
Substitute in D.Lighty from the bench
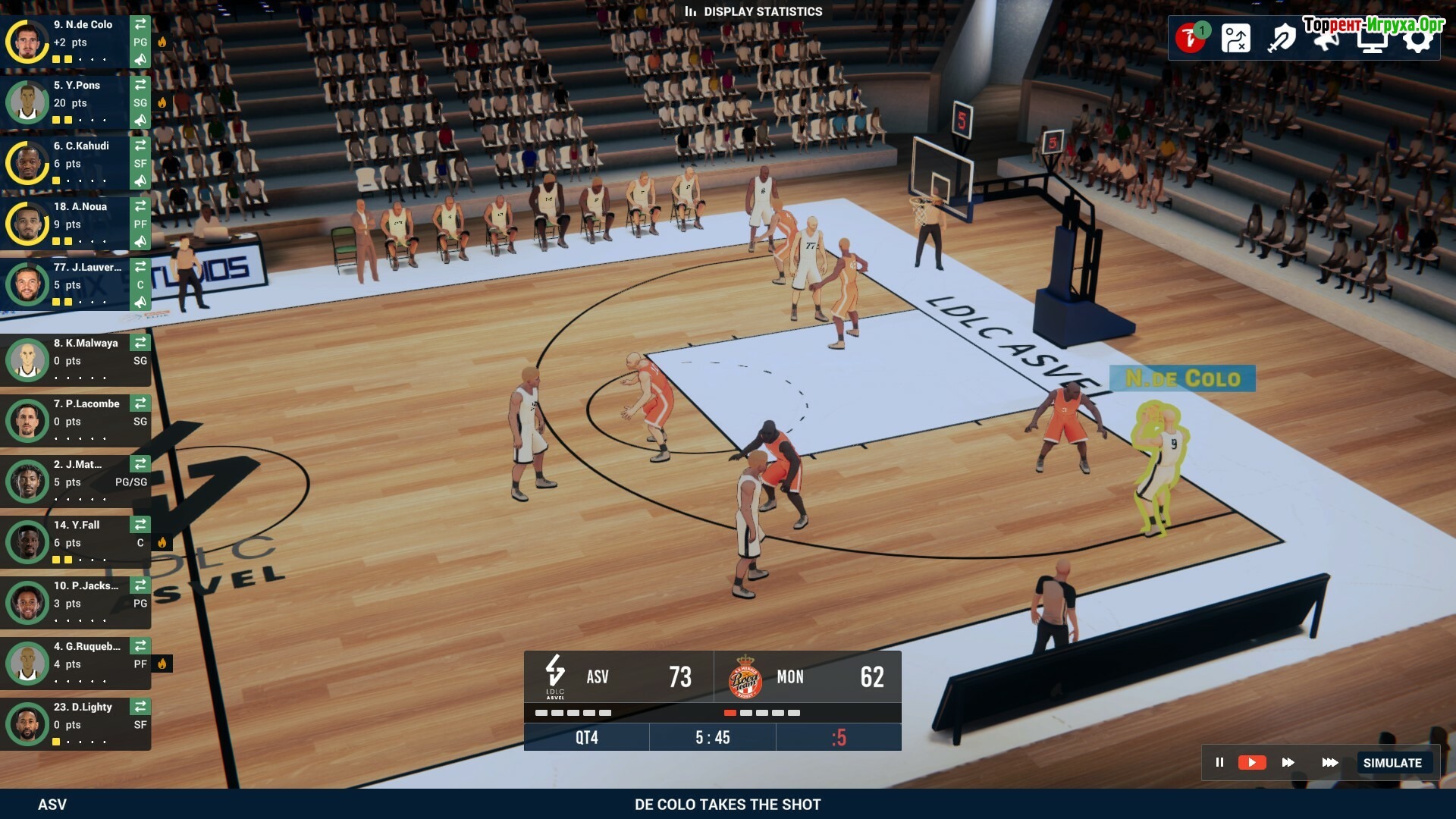(x=140, y=707)
